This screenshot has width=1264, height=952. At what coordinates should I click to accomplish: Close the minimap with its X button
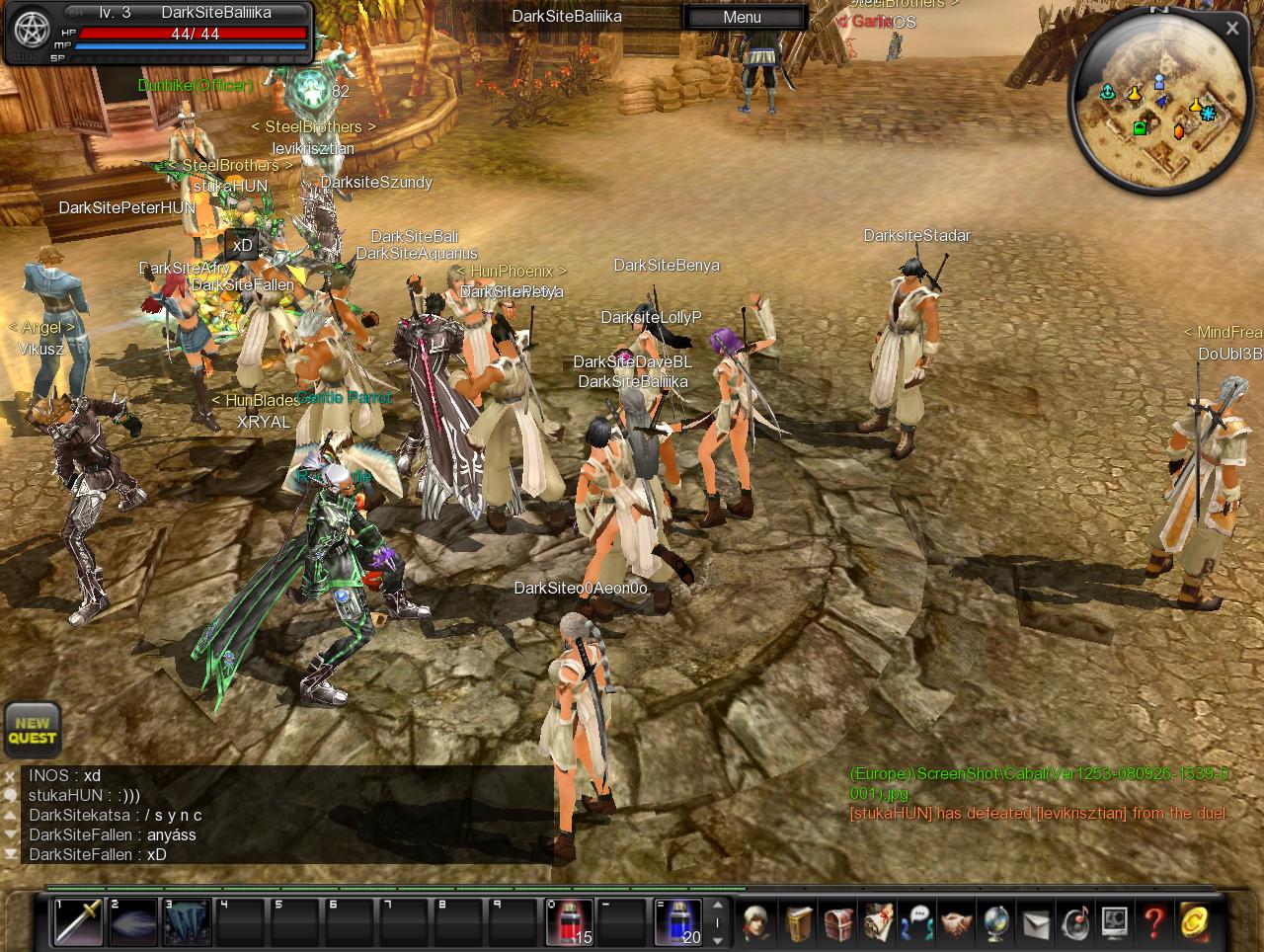[1231, 29]
